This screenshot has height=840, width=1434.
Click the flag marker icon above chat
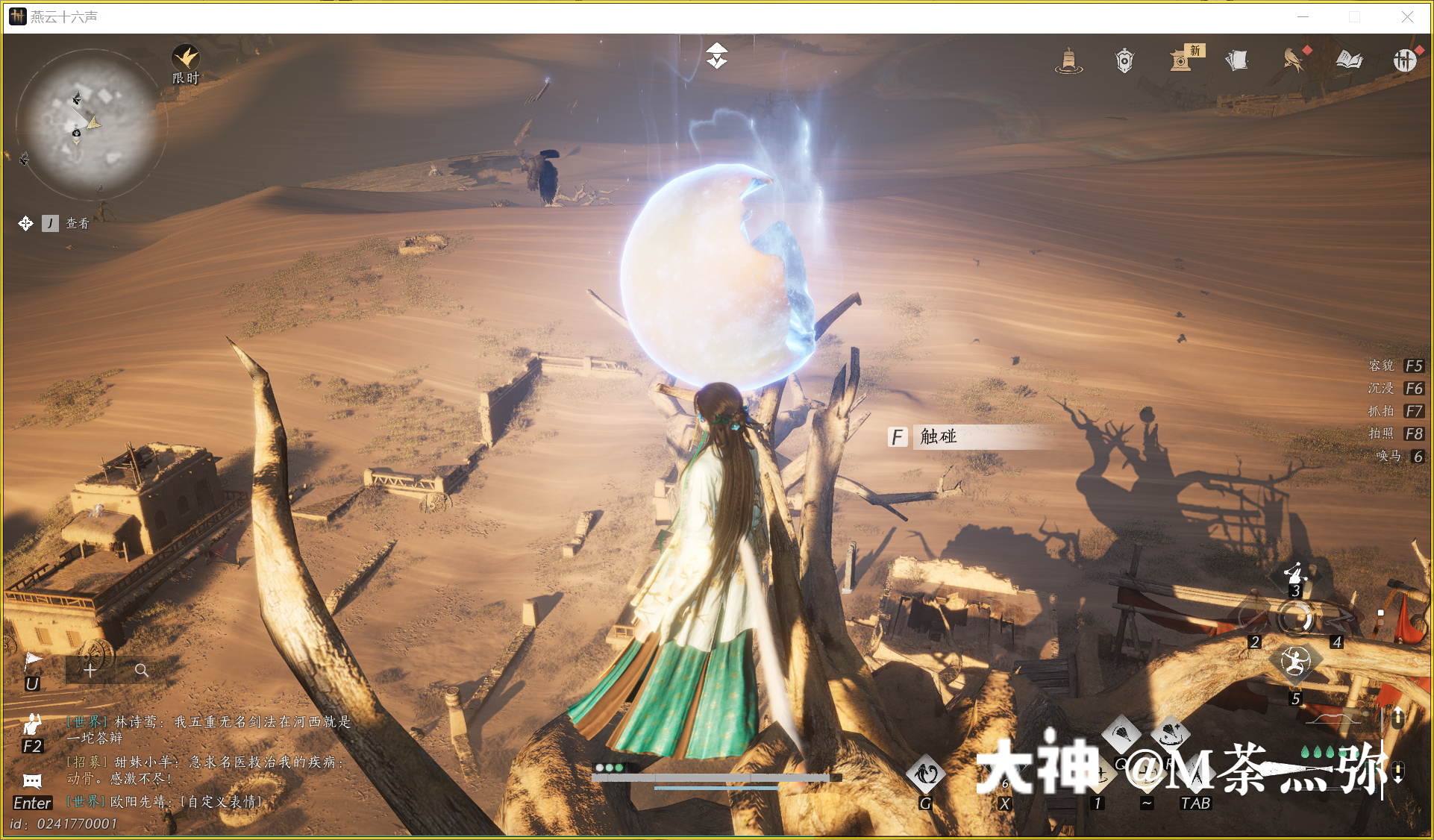point(33,661)
